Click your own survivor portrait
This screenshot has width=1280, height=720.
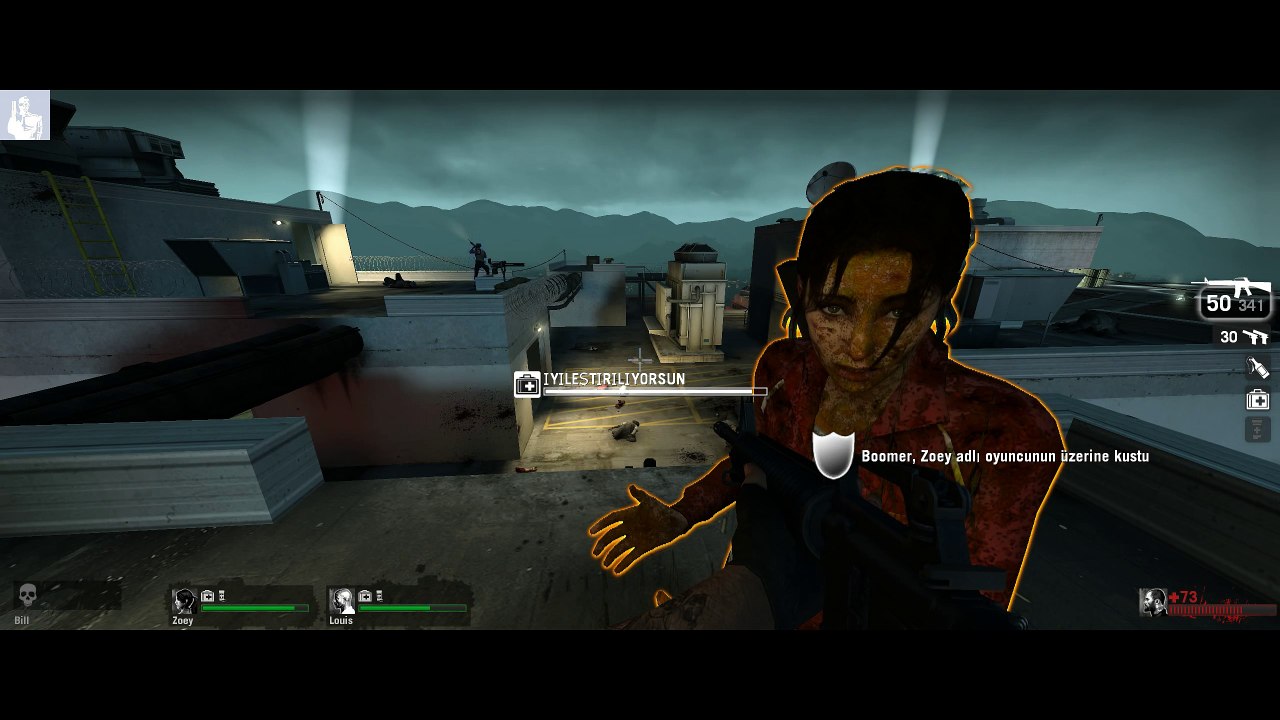1153,602
